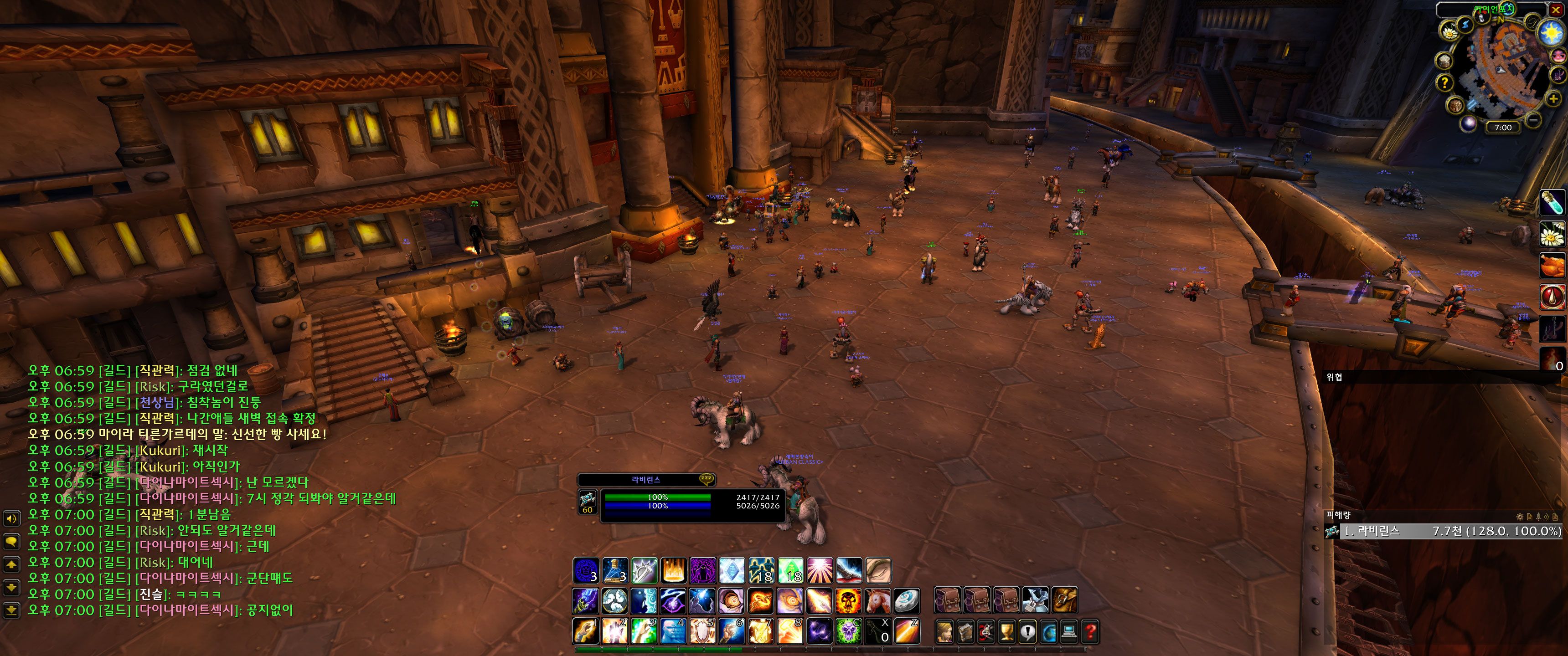Open the main menu computer icon
This screenshot has width=1568, height=656.
click(x=1069, y=632)
